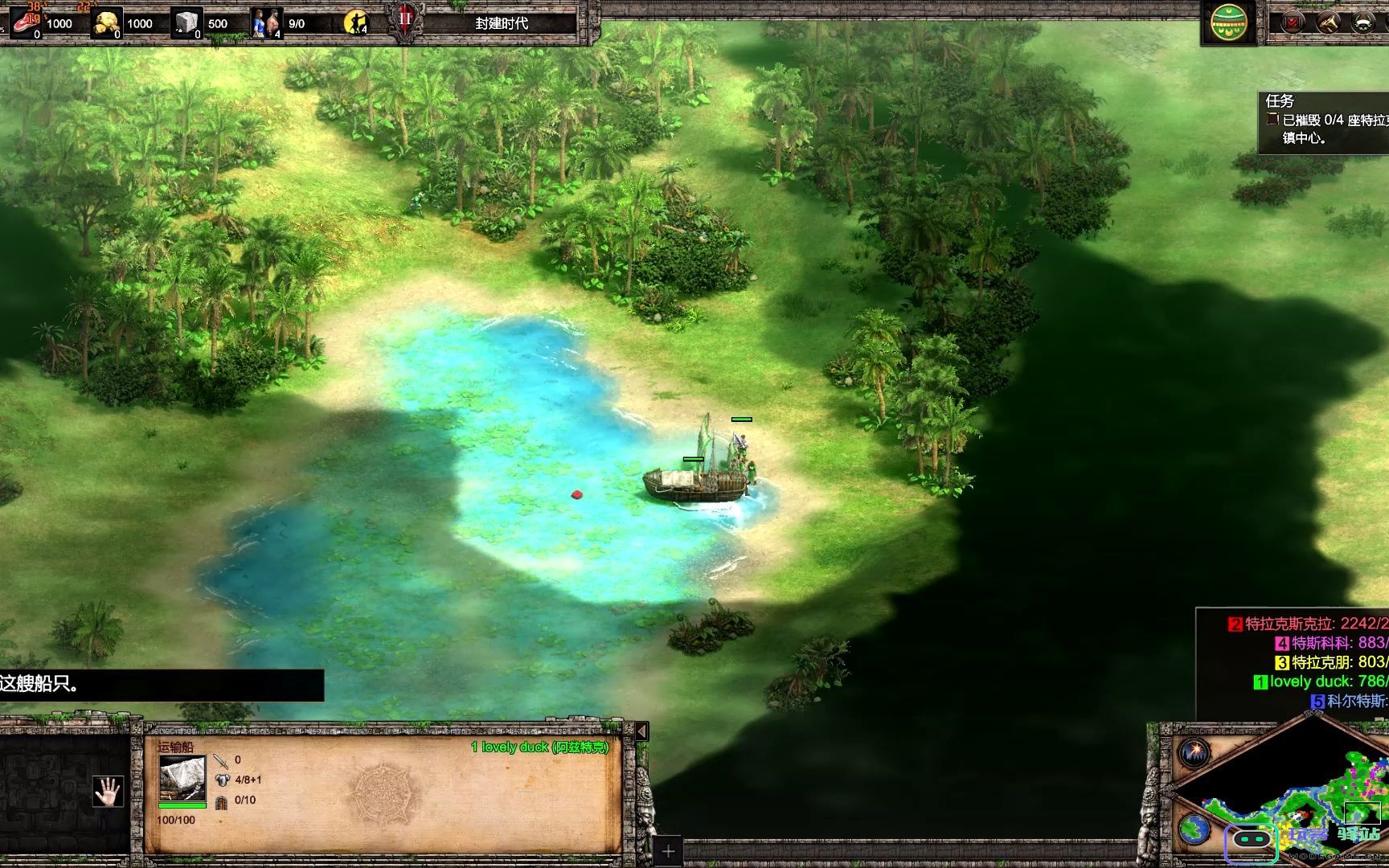This screenshot has width=1389, height=868.
Task: Click the plus button beside the unit panel
Action: [668, 851]
